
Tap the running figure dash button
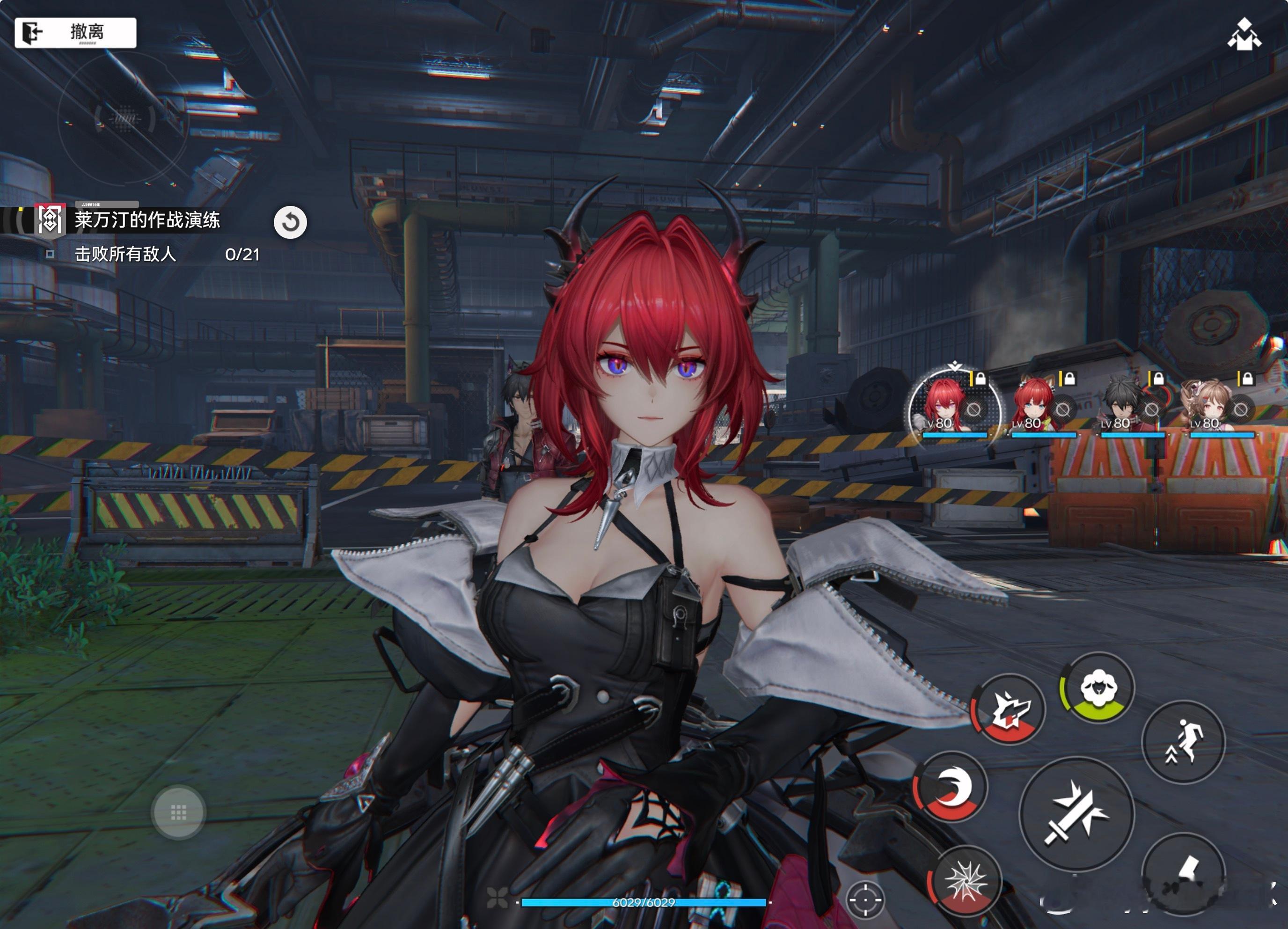coord(1184,743)
